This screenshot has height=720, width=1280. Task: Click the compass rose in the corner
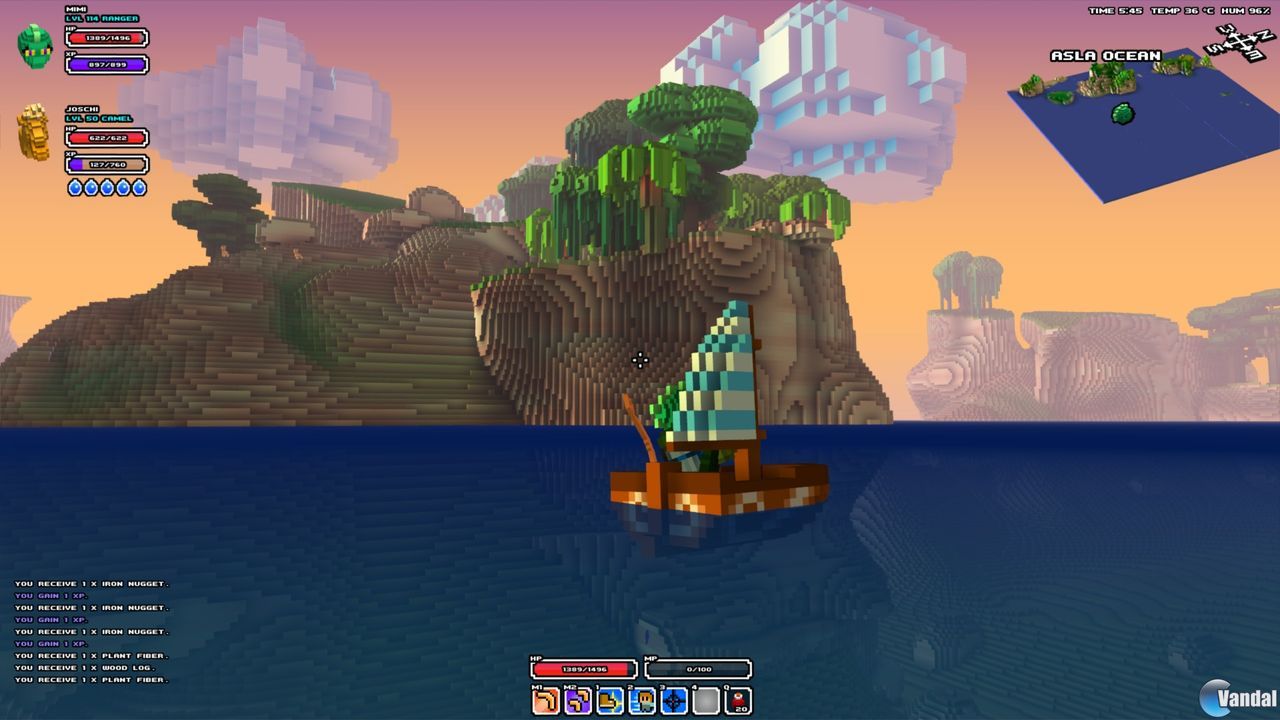point(1240,40)
